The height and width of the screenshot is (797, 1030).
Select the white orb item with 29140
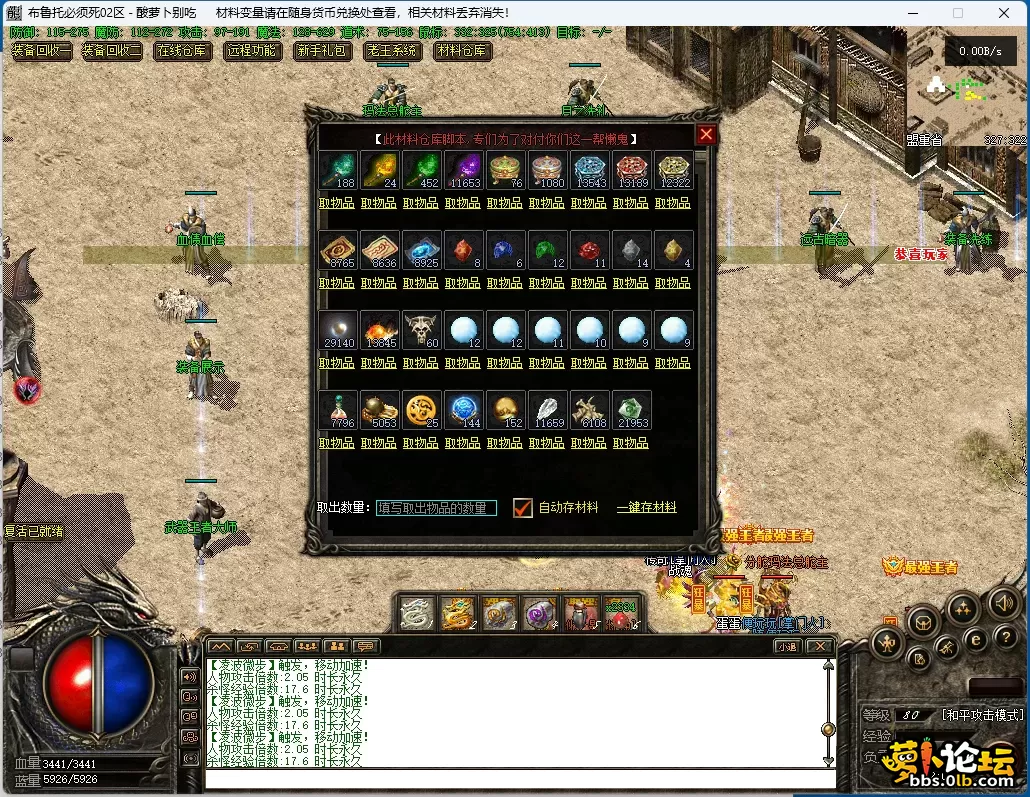pyautogui.click(x=336, y=330)
